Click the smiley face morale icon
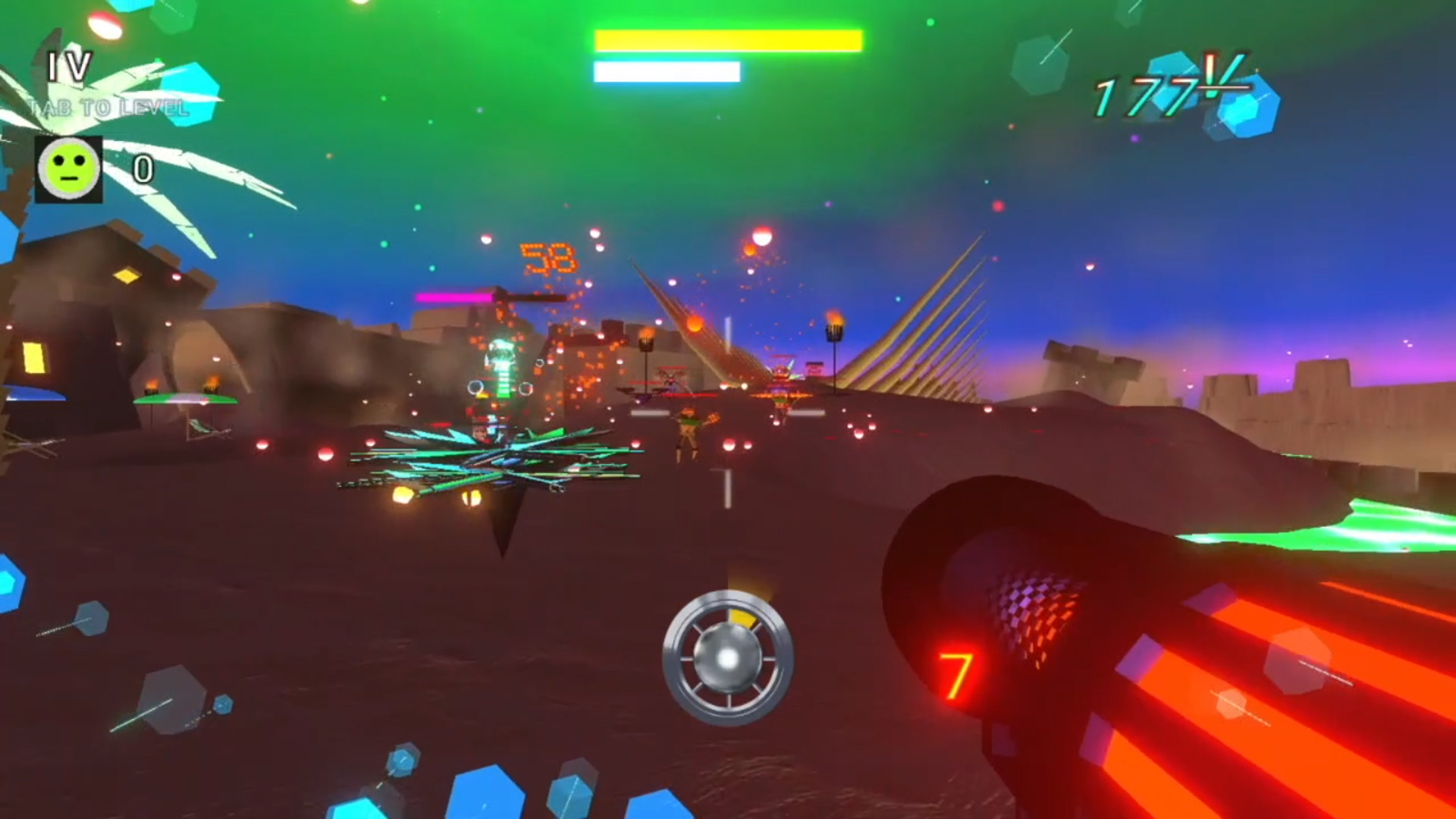This screenshot has width=1456, height=819. pos(68,166)
